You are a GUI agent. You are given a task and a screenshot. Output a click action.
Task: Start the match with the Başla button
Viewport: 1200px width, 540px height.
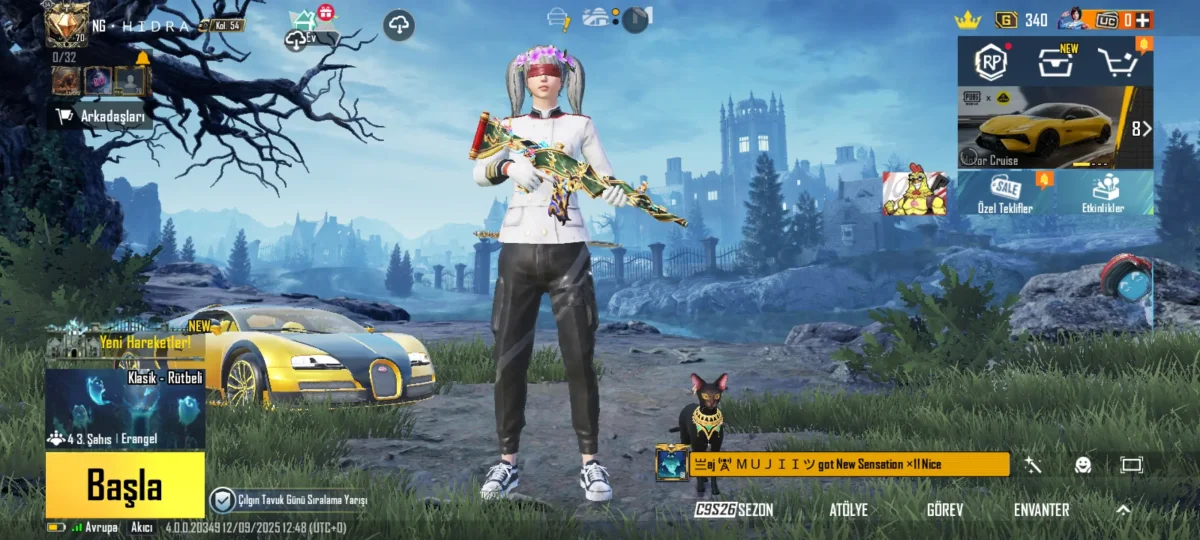pos(124,486)
